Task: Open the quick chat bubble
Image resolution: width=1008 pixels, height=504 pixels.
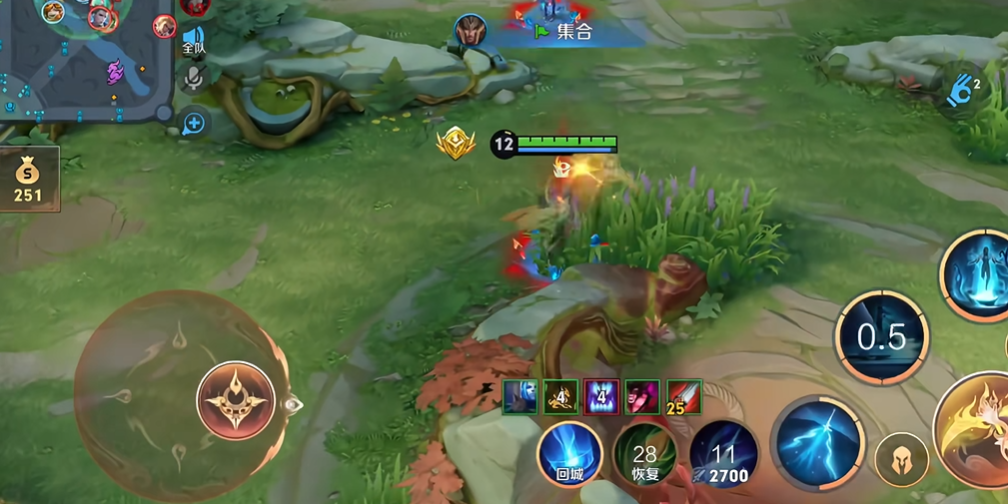Action: [193, 123]
